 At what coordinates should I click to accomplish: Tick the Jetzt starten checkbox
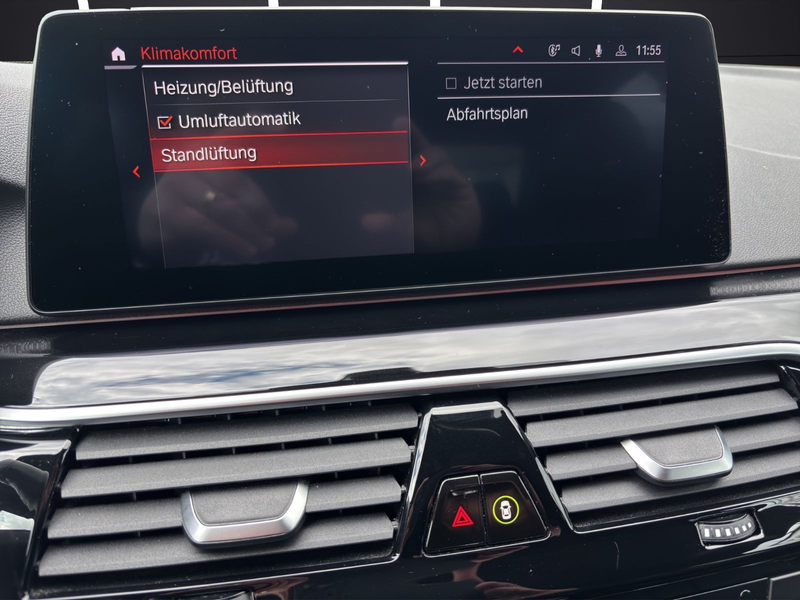451,83
